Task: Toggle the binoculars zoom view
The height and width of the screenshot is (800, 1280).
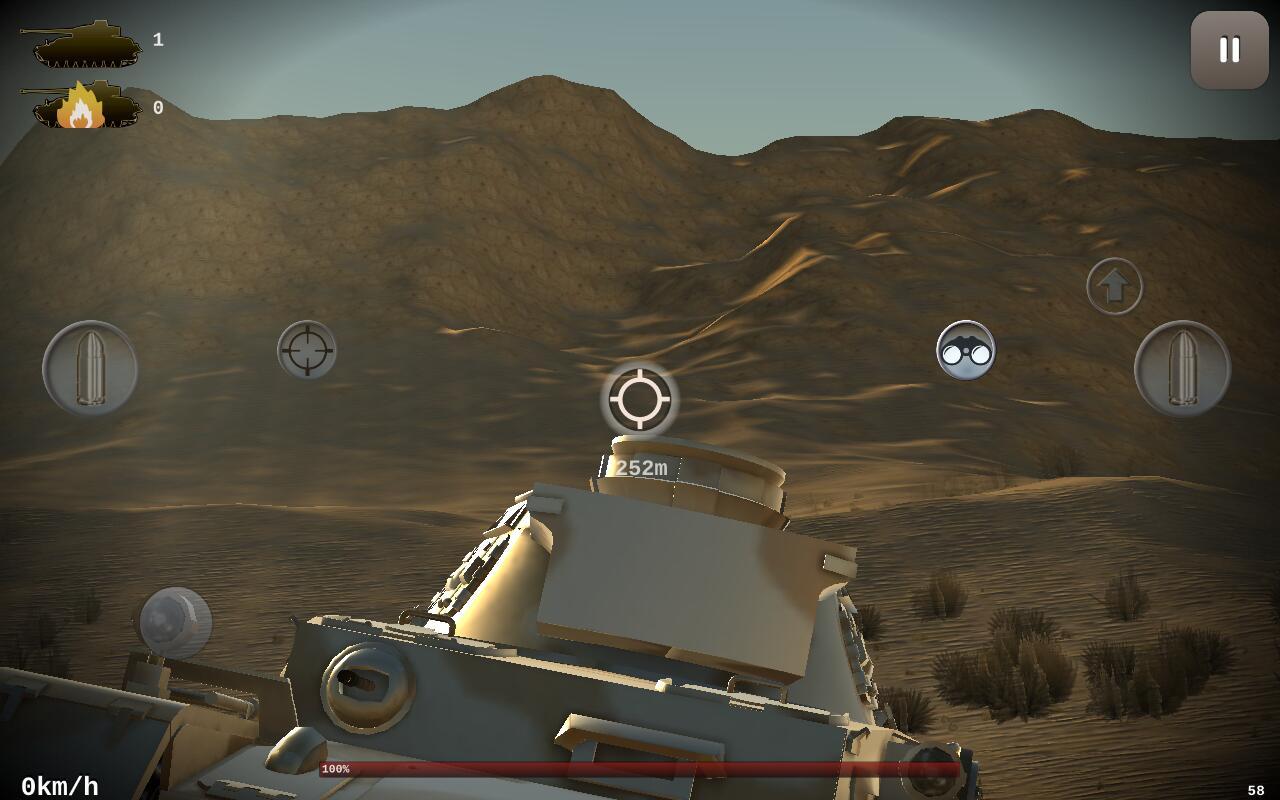Action: (965, 350)
